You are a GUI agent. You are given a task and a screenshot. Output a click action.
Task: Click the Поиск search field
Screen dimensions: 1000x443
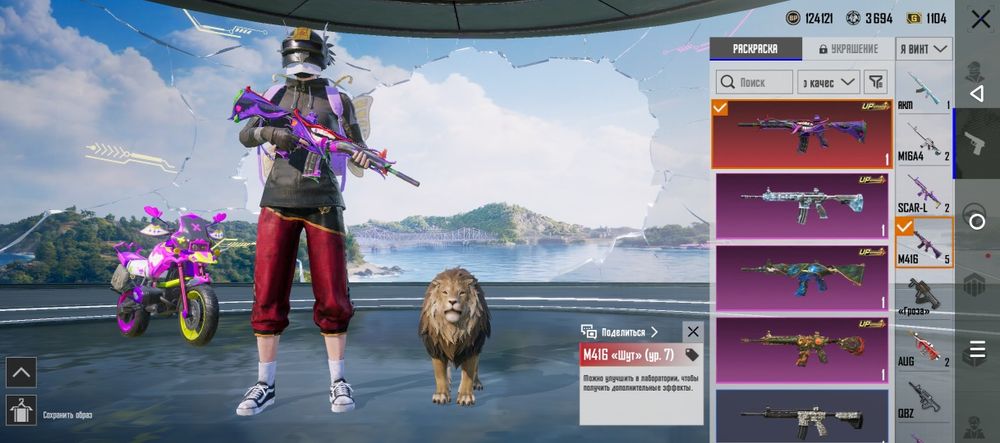[x=755, y=82]
